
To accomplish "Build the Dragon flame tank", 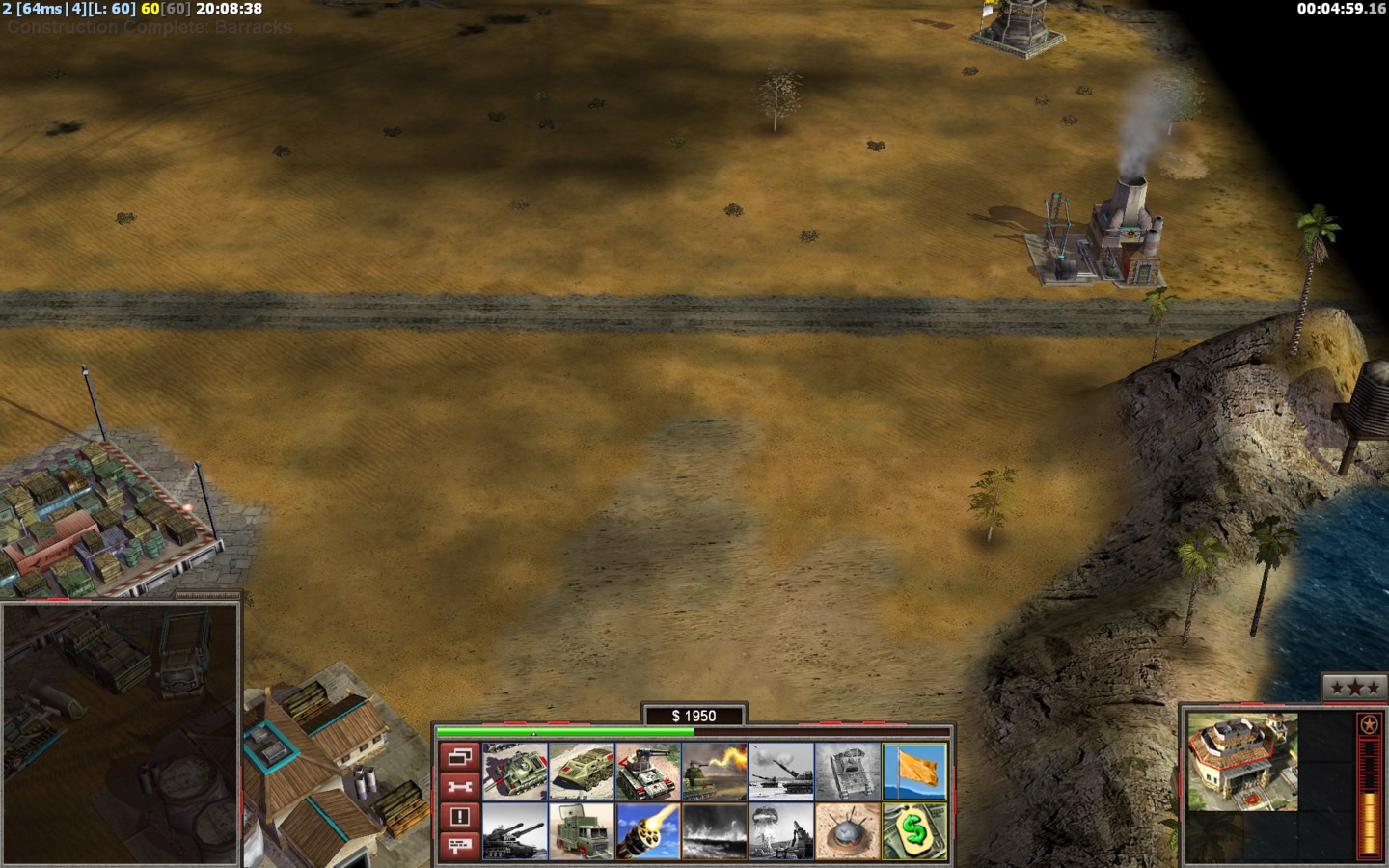I will (715, 772).
